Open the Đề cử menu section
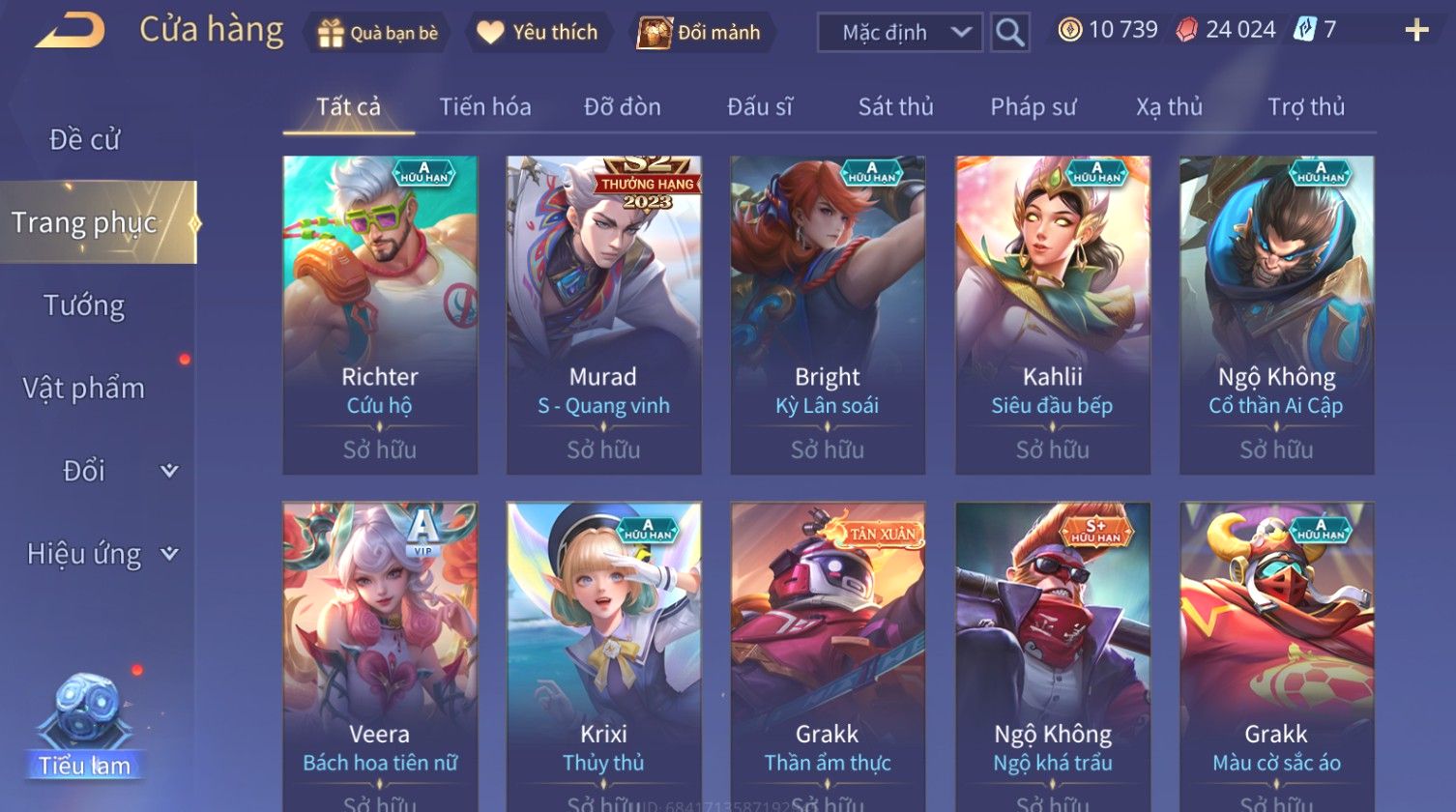 [x=85, y=140]
